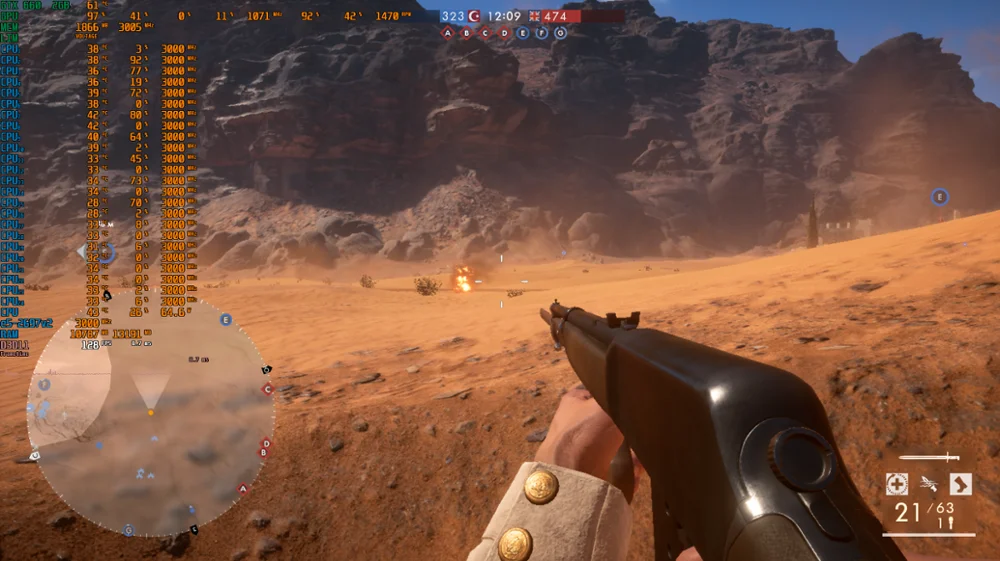Select the A objective marker on the minimap
Image resolution: width=1000 pixels, height=561 pixels.
coord(242,490)
